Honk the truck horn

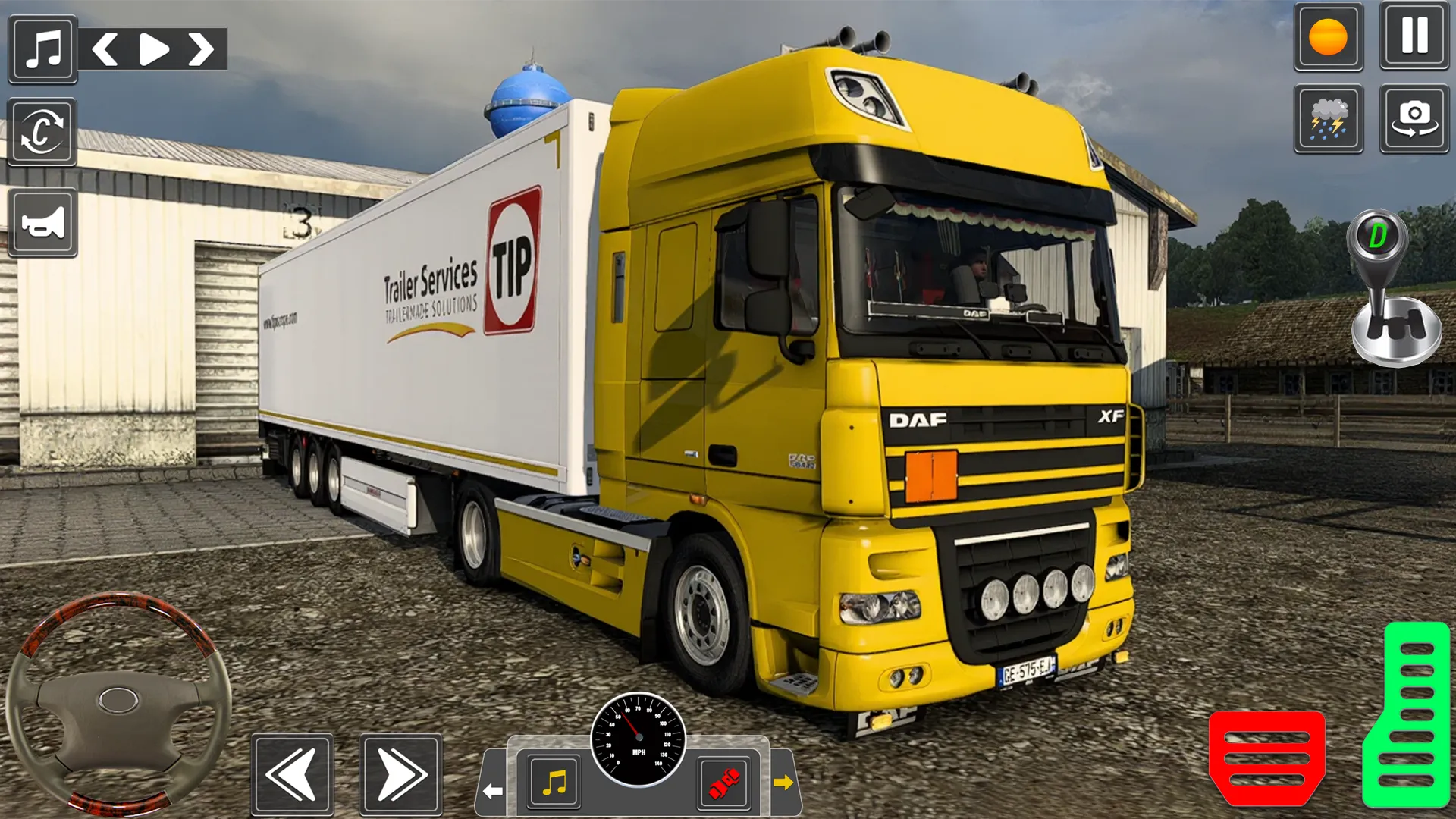pos(42,223)
